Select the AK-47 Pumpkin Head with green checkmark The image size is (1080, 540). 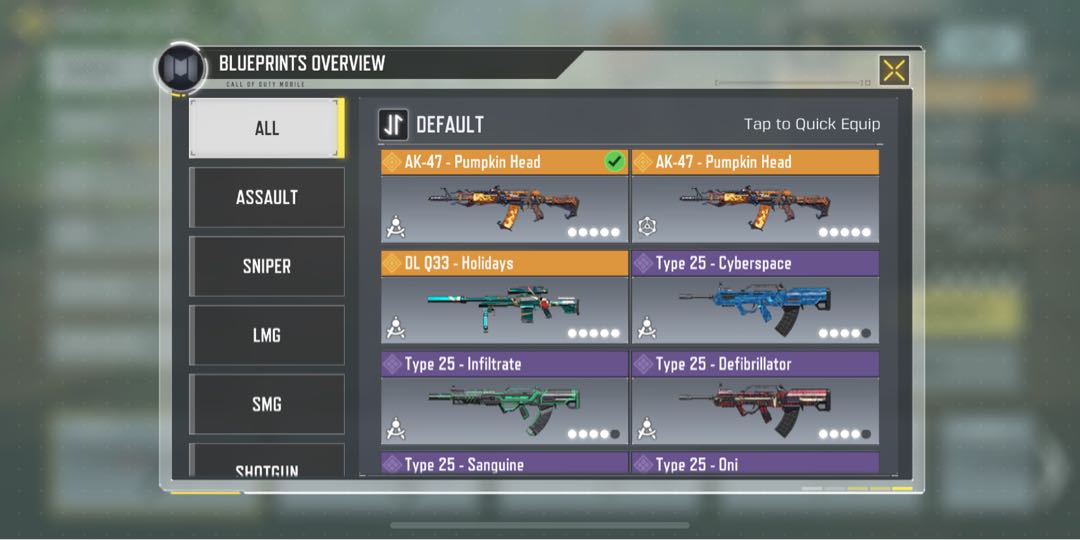[x=504, y=197]
